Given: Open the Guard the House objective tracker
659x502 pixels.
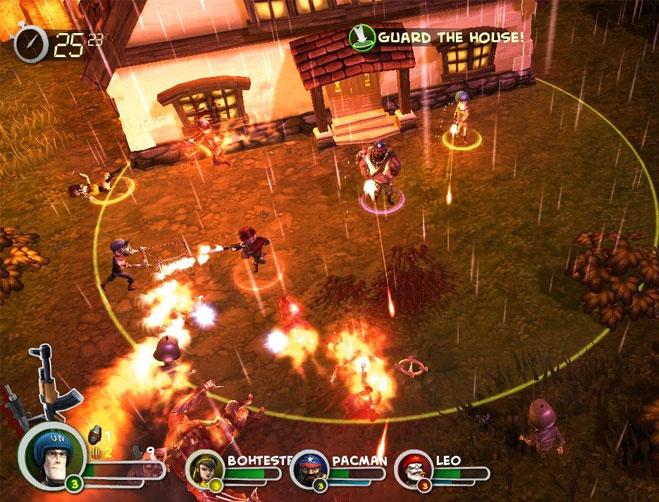Looking at the screenshot, I should pos(437,37).
